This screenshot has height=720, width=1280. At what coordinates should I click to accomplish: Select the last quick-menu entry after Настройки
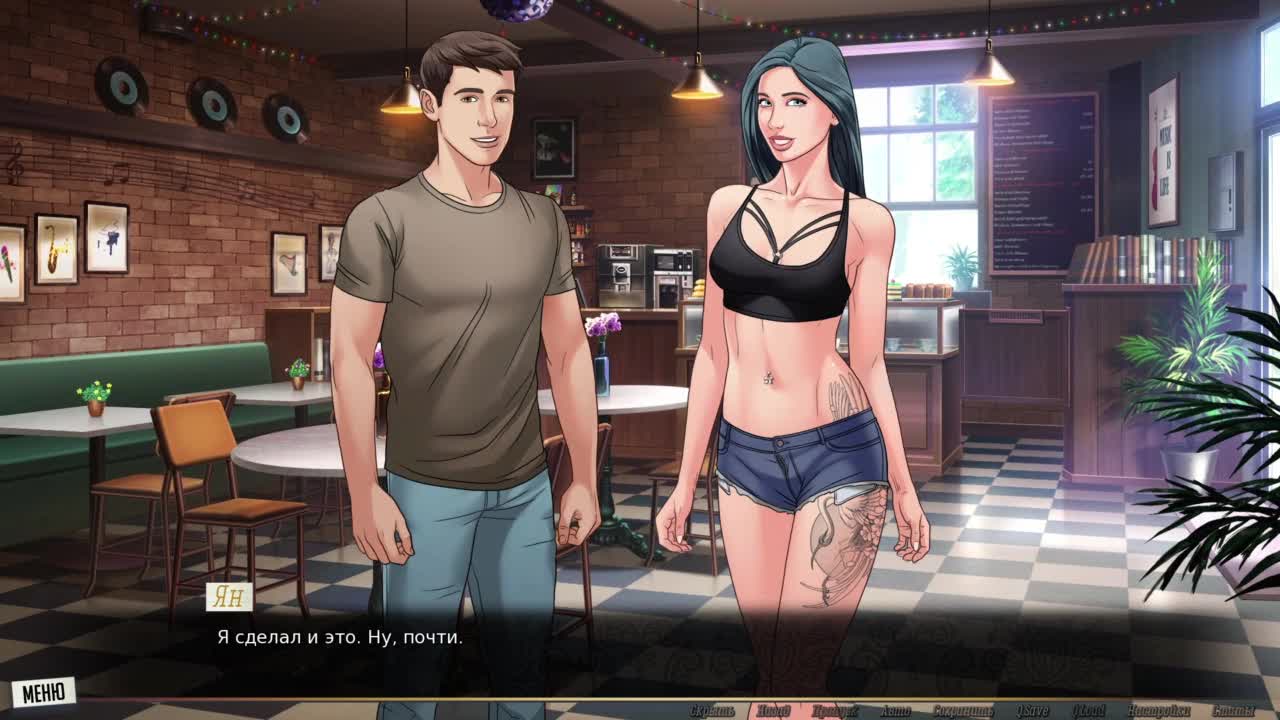point(1232,711)
